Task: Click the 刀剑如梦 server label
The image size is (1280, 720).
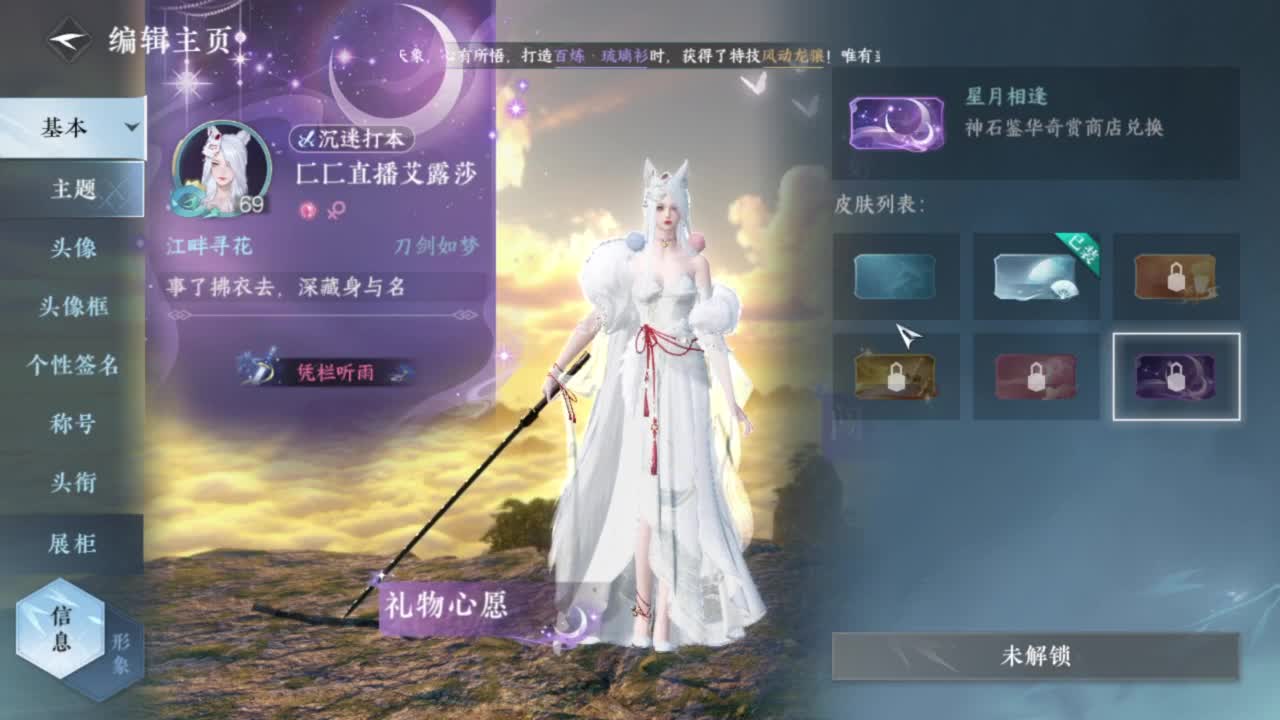Action: tap(438, 245)
